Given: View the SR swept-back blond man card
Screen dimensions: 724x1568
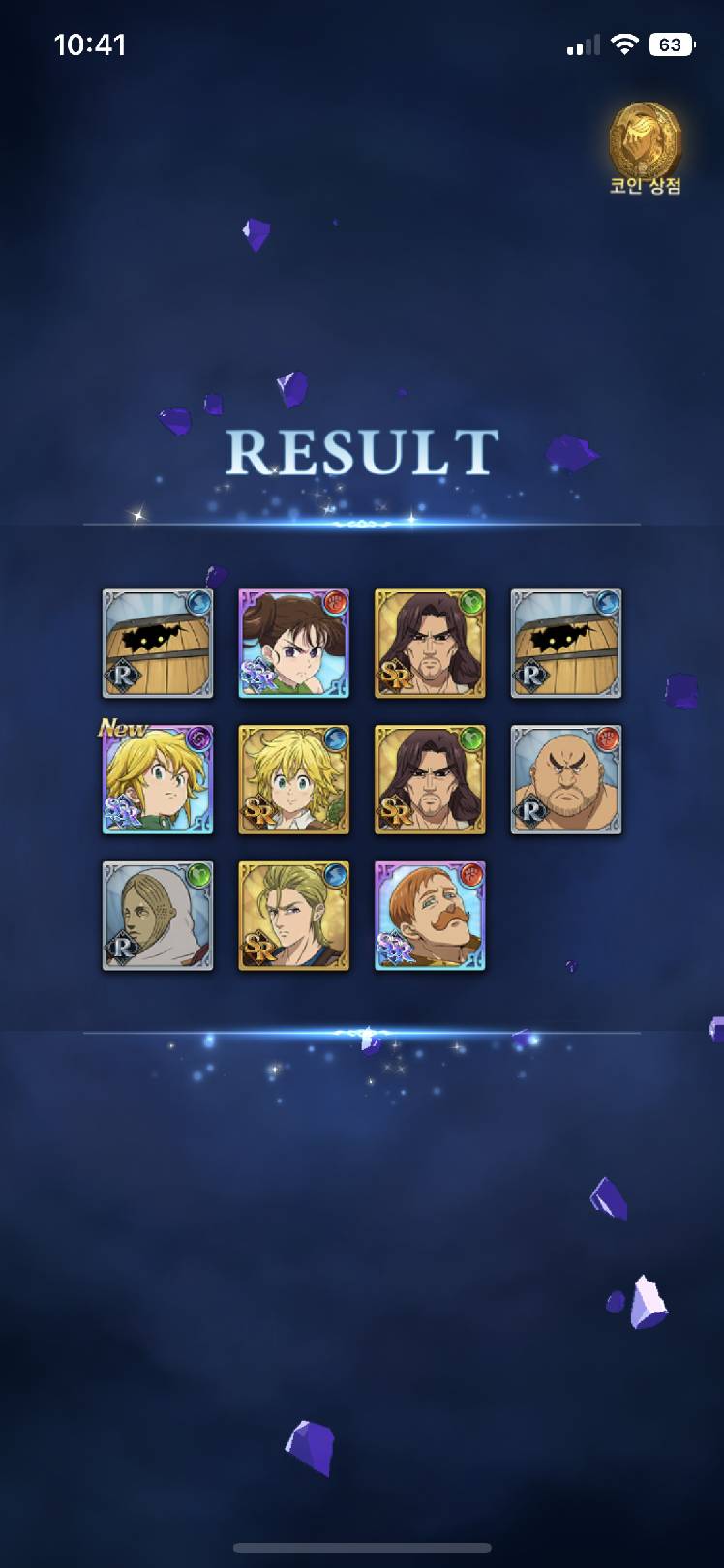Looking at the screenshot, I should 293,916.
